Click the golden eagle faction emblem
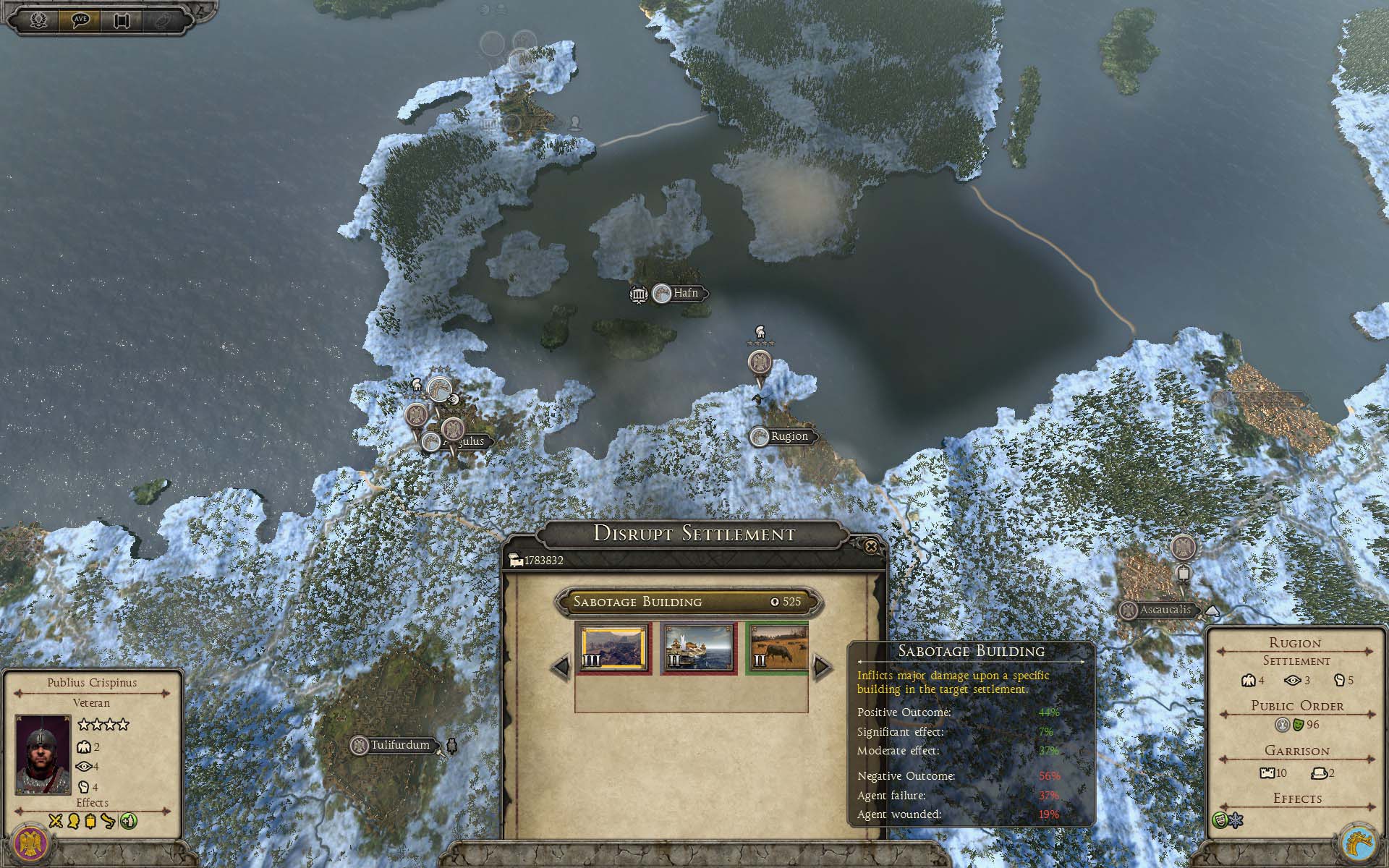 click(x=30, y=841)
